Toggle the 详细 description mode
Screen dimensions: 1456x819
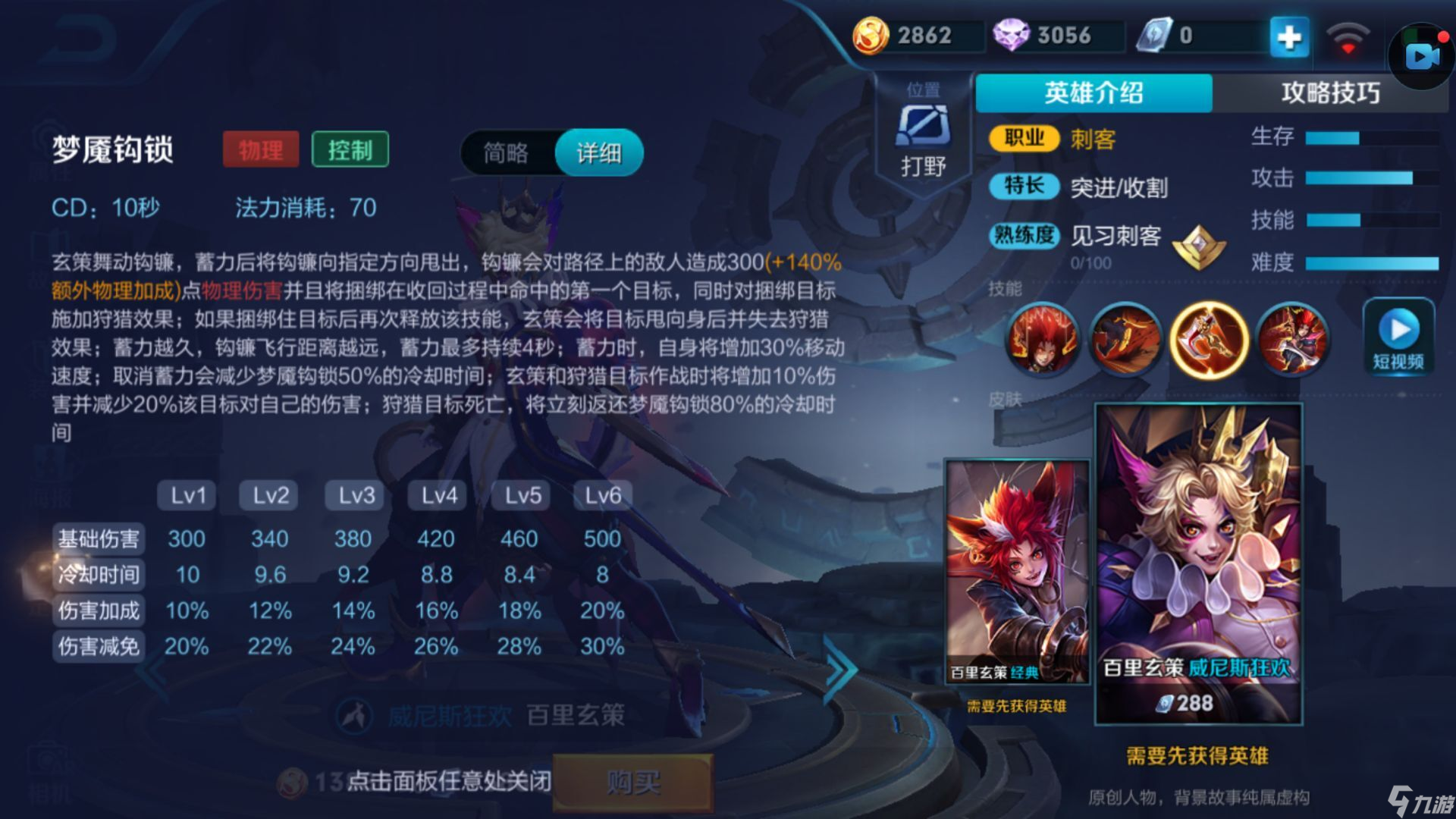pyautogui.click(x=598, y=152)
